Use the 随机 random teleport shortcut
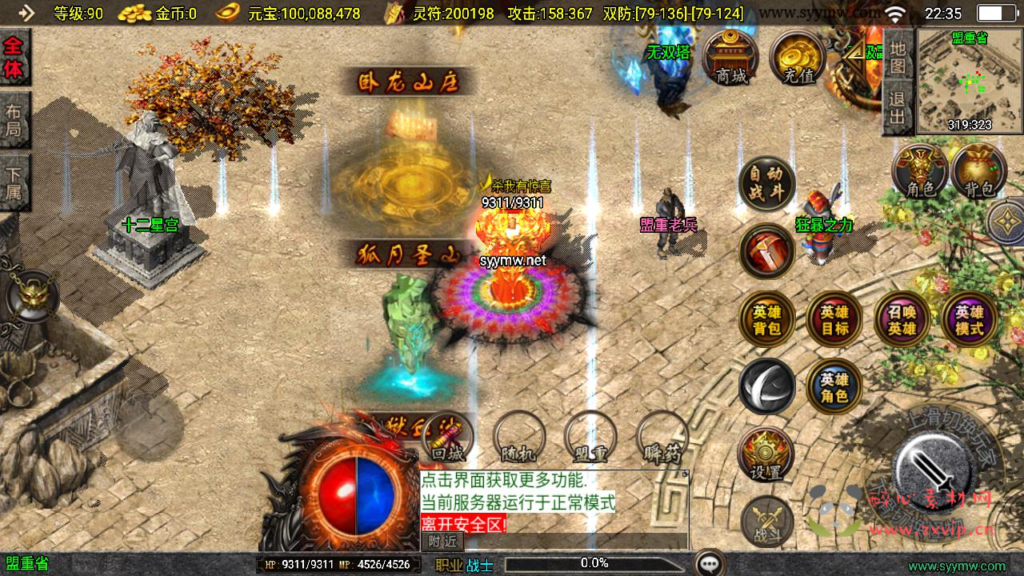The image size is (1024, 576). tap(519, 437)
